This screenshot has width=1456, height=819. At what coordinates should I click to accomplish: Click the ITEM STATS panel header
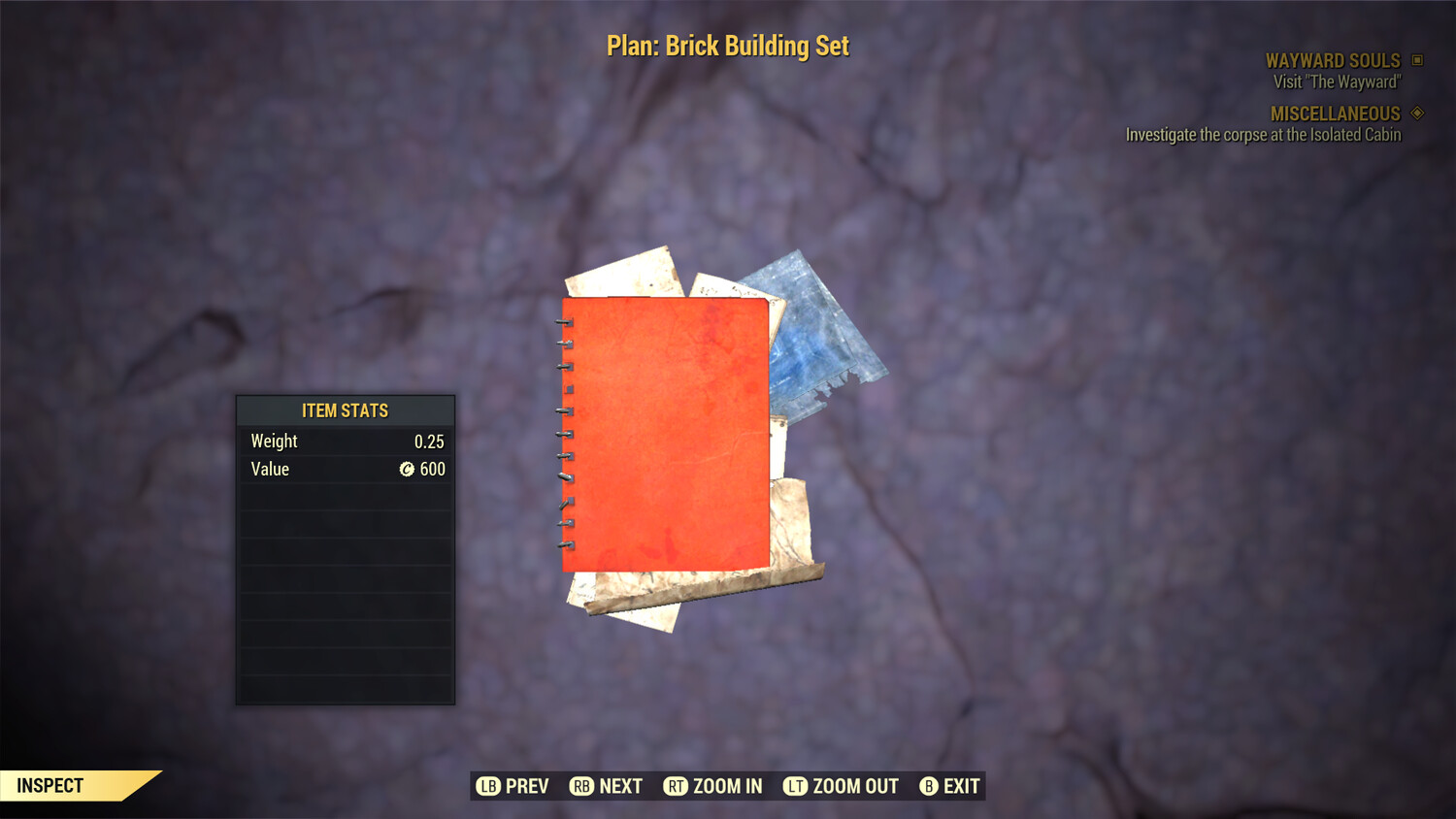[345, 410]
